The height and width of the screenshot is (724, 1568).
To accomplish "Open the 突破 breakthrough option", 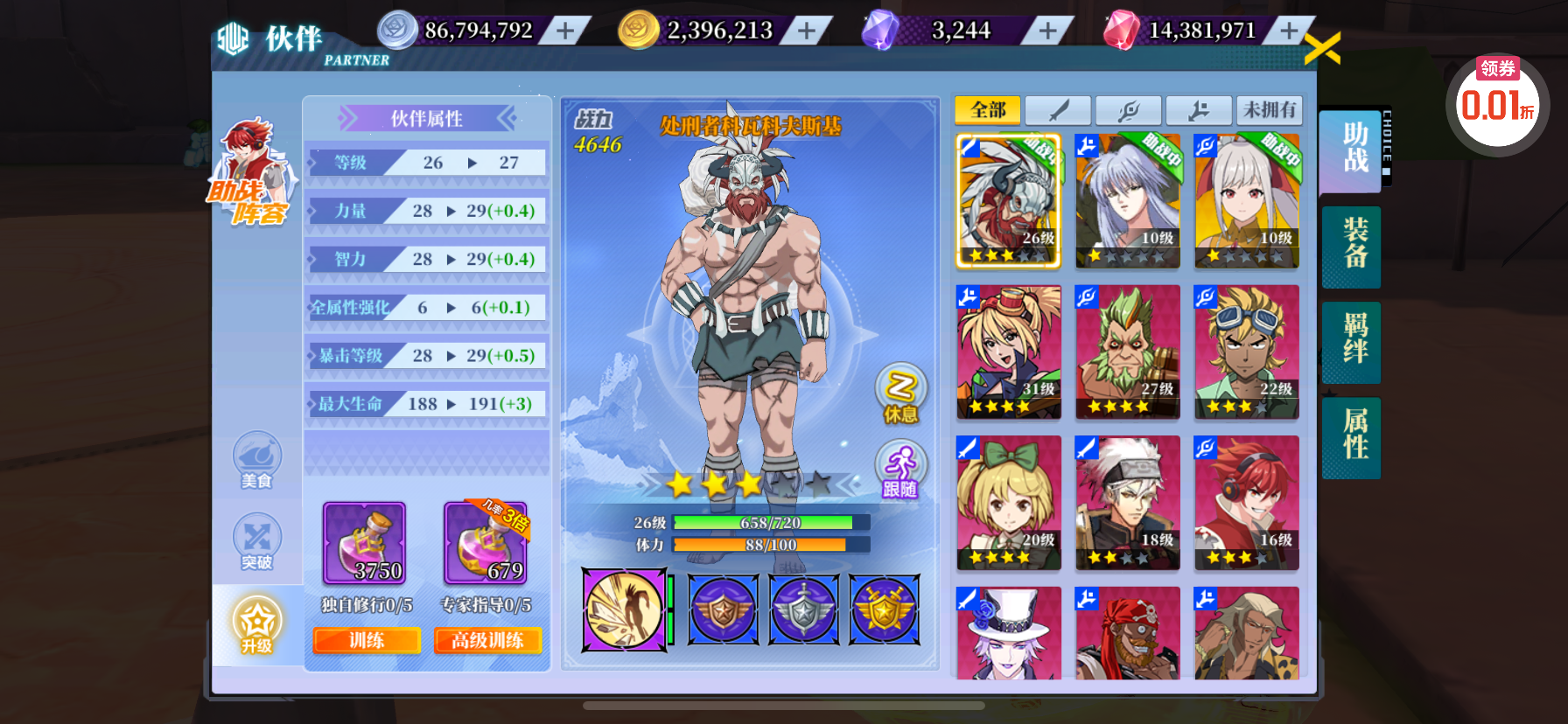I will pyautogui.click(x=256, y=542).
